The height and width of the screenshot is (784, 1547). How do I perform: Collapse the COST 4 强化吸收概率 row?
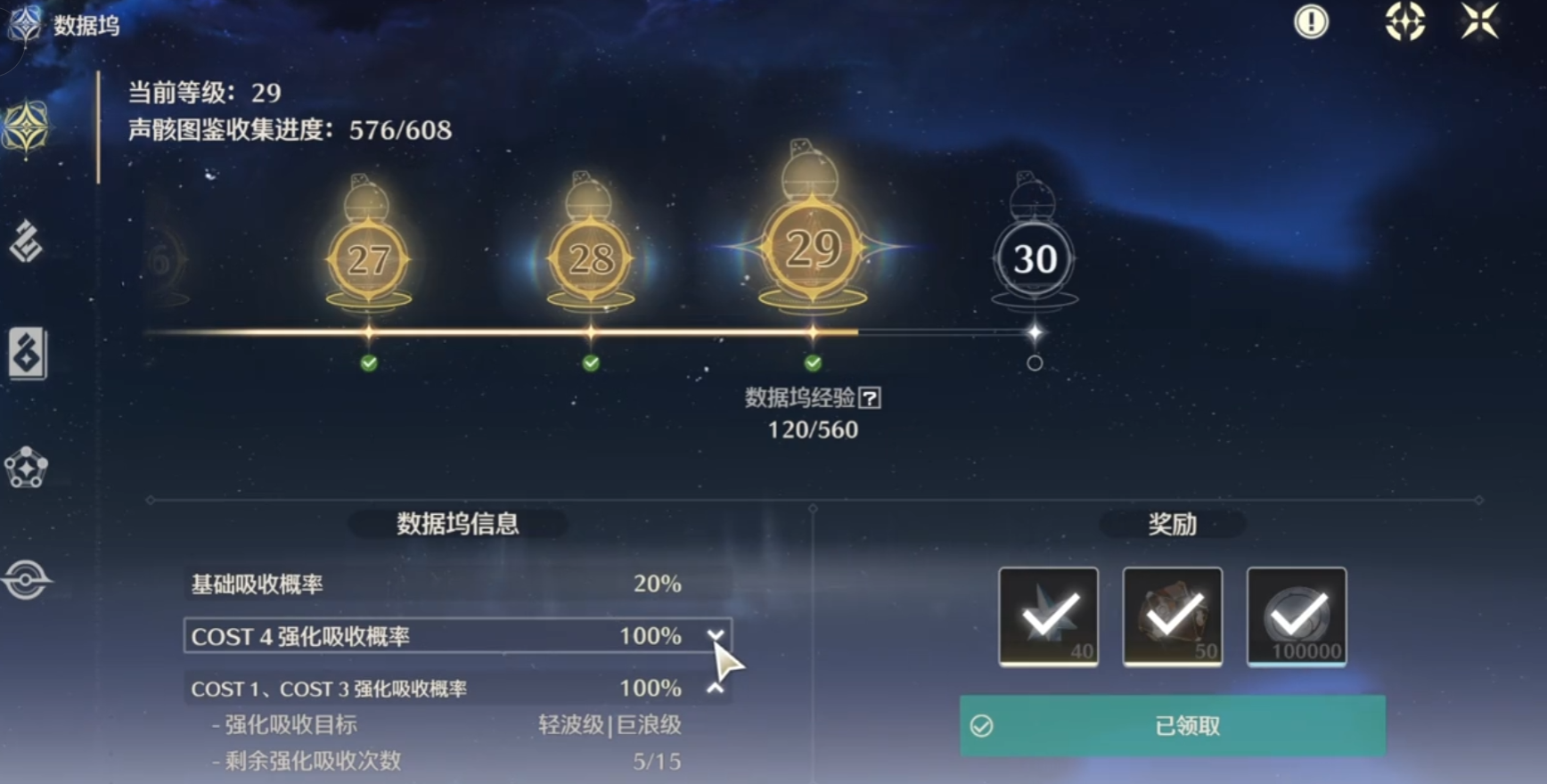pos(715,636)
